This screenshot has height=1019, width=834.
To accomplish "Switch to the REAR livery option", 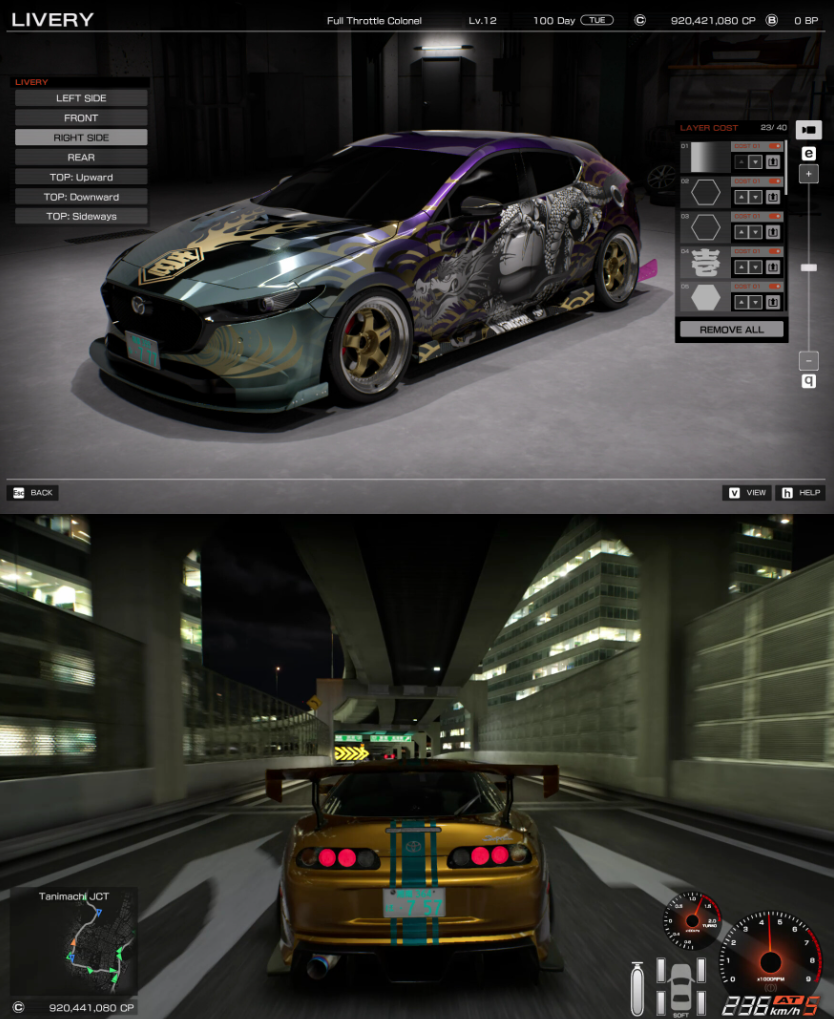I will coord(81,157).
